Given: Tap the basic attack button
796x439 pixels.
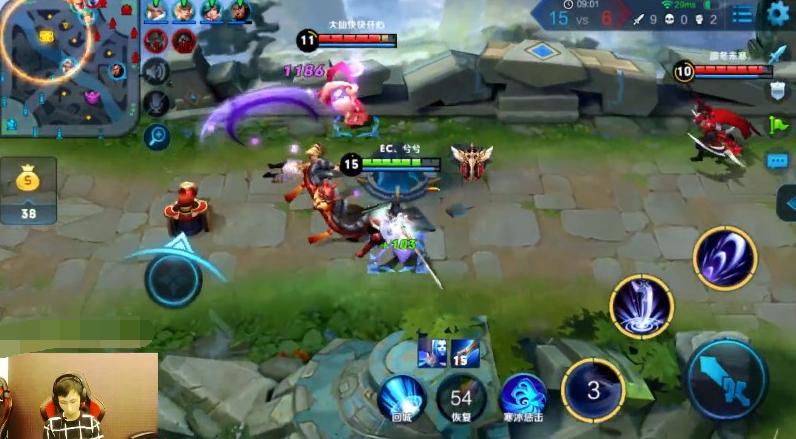Looking at the screenshot, I should point(726,379).
